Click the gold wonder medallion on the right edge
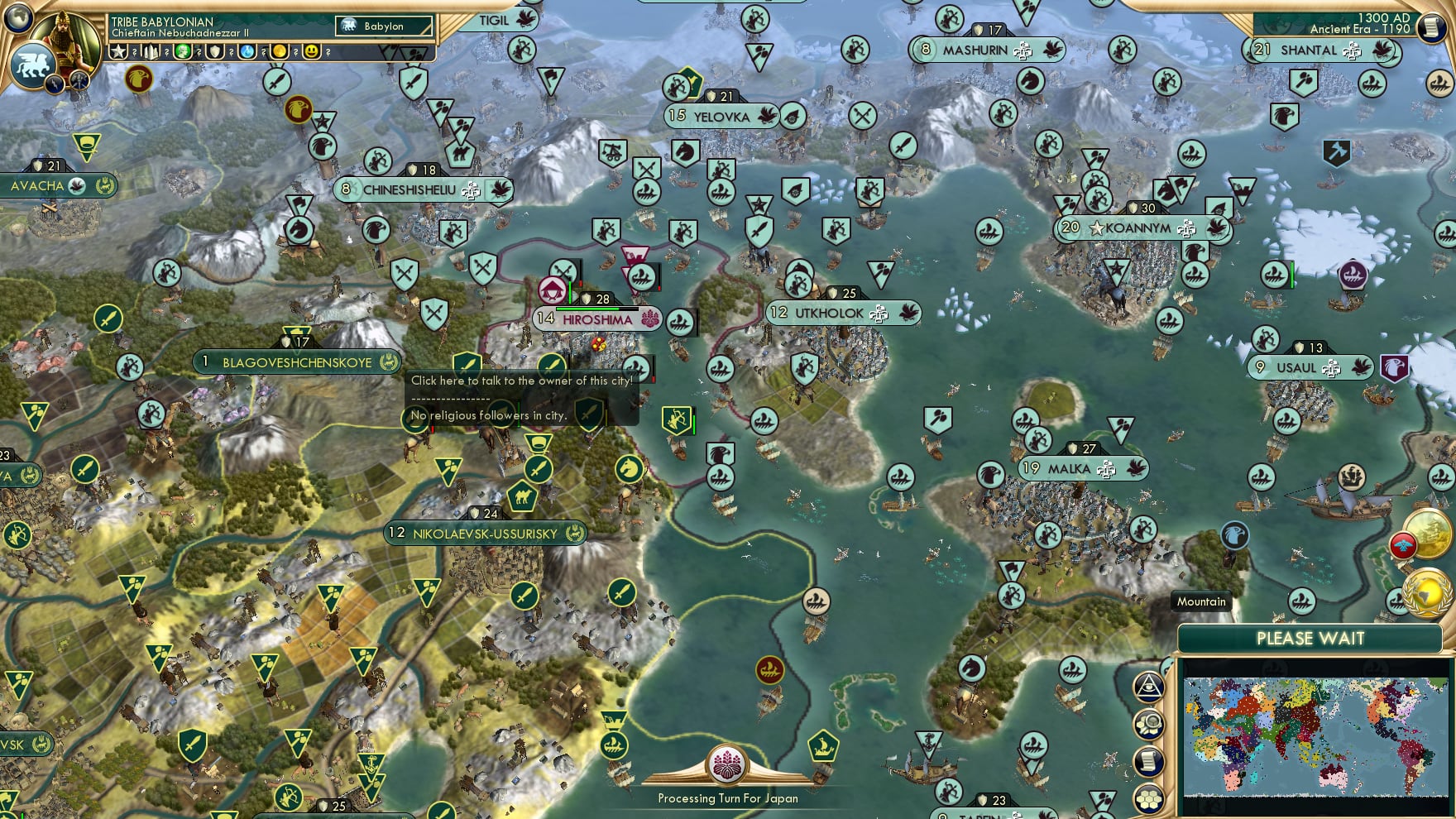The width and height of the screenshot is (1456, 819). point(1427,534)
